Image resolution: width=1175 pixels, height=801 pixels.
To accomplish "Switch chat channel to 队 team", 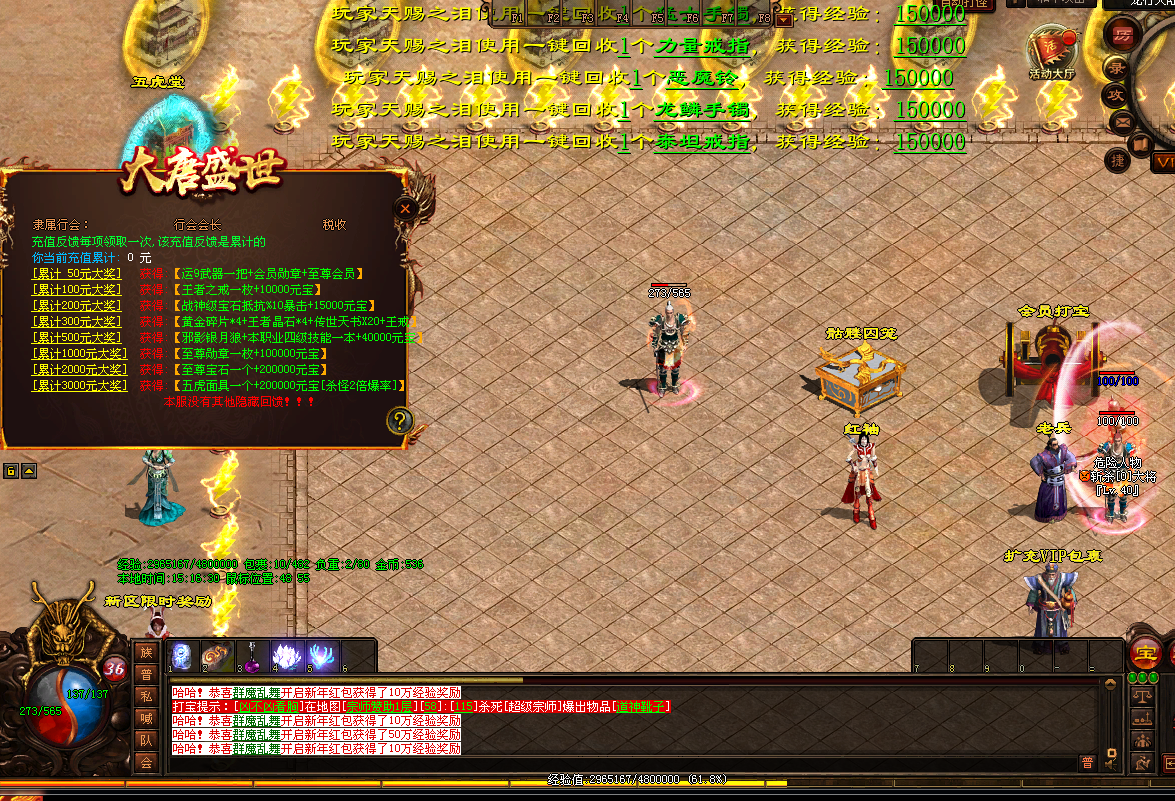I will pyautogui.click(x=146, y=741).
